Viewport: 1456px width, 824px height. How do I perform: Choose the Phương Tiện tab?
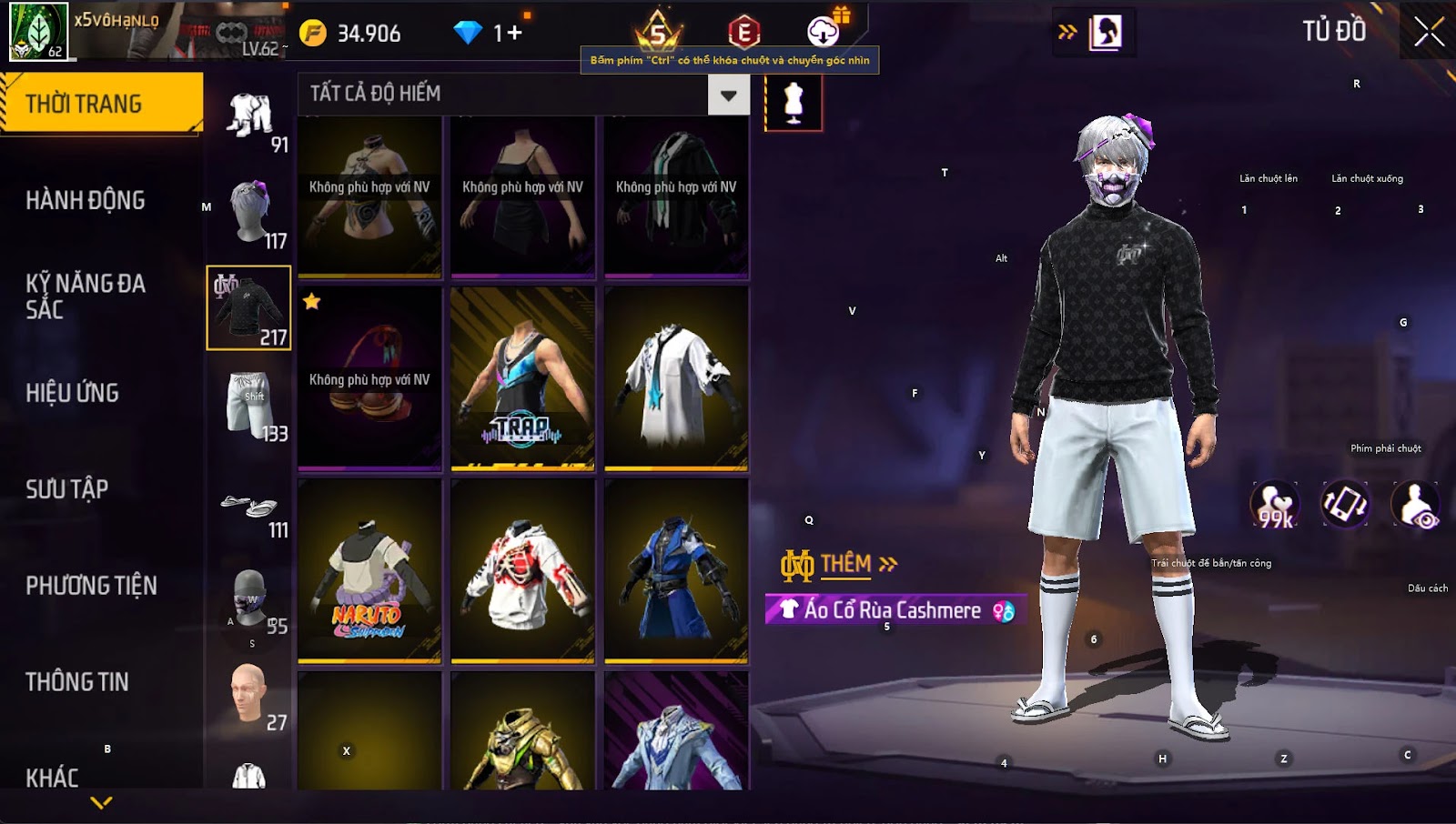coord(91,586)
